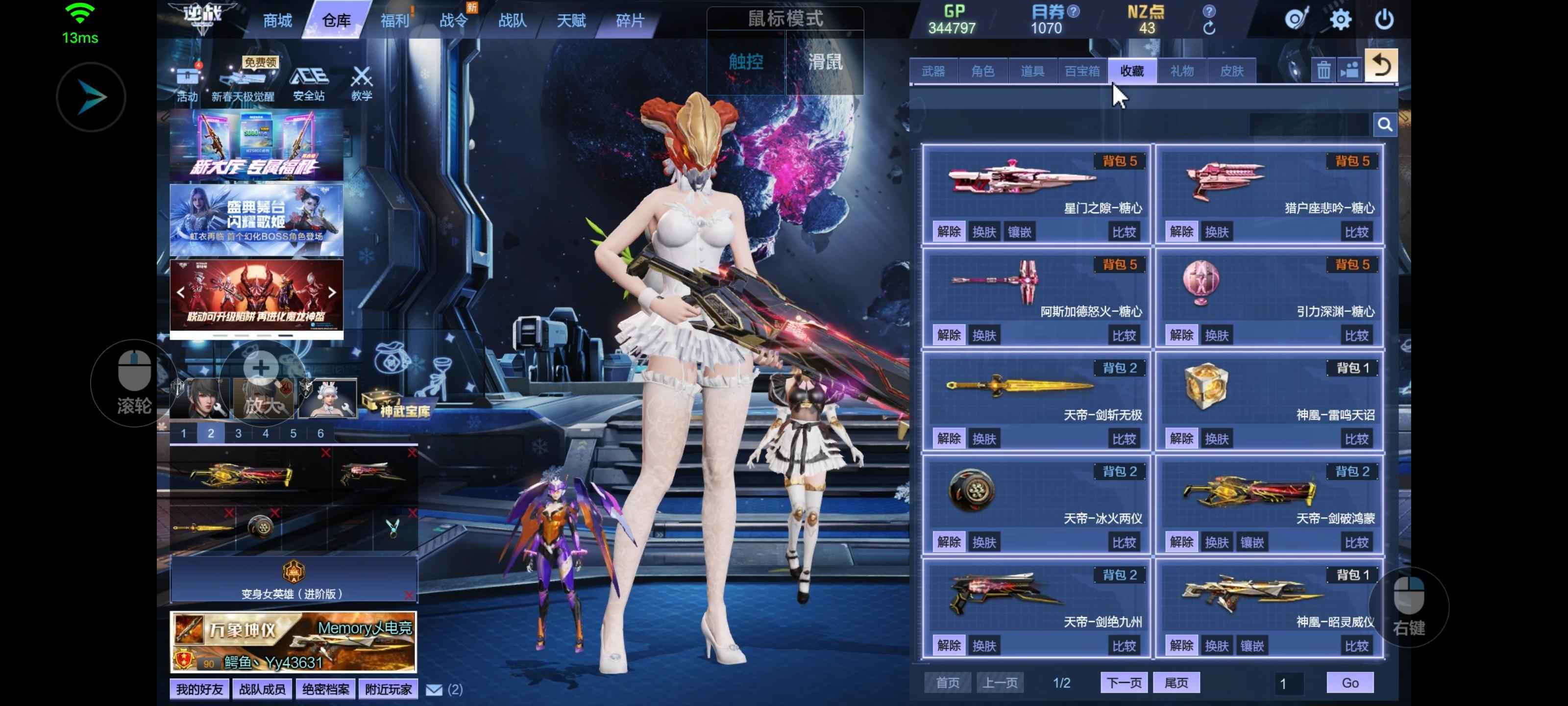Go to 下一页 next page
This screenshot has width=1568, height=706.
tap(1124, 683)
